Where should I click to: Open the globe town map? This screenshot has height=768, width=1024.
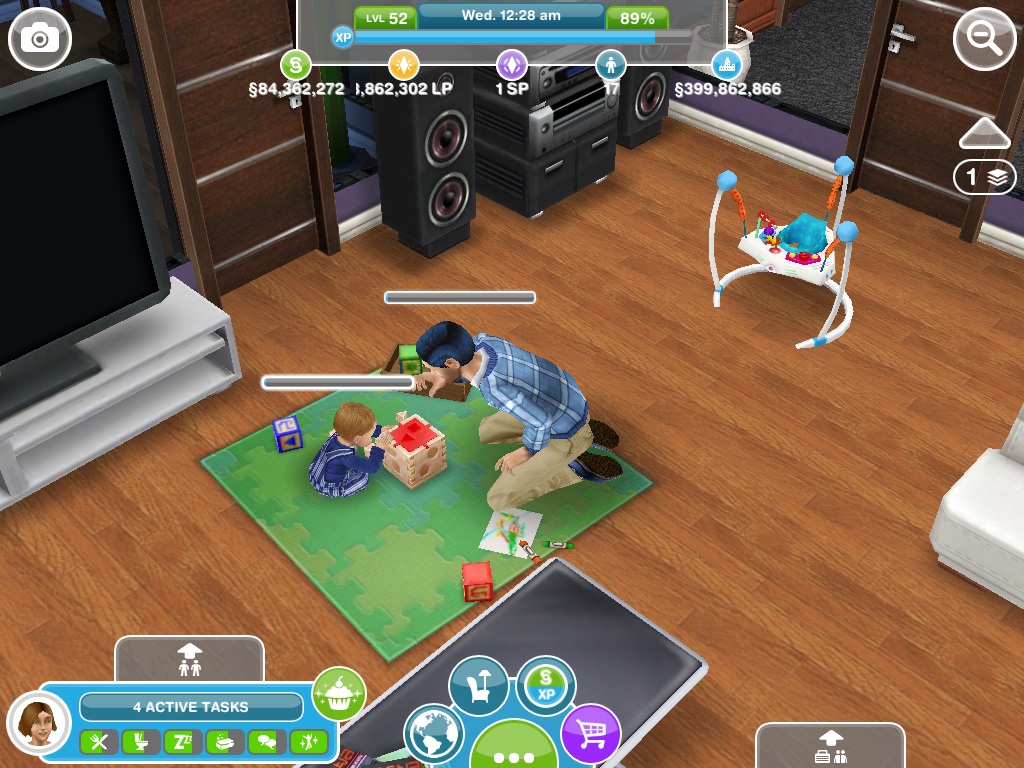[434, 733]
